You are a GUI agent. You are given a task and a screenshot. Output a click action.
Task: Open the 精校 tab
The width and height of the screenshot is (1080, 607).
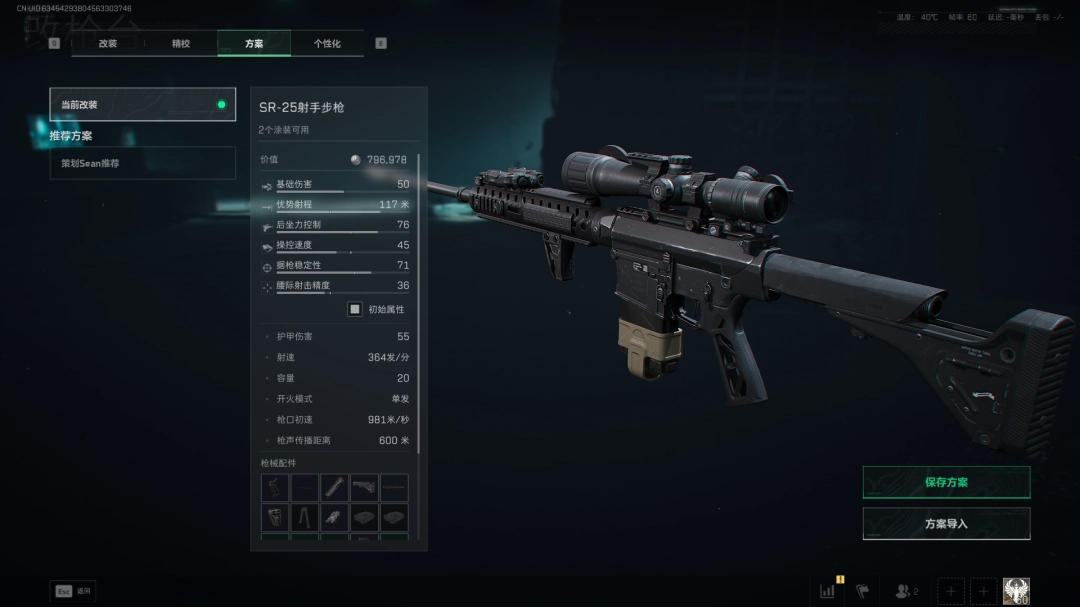181,44
